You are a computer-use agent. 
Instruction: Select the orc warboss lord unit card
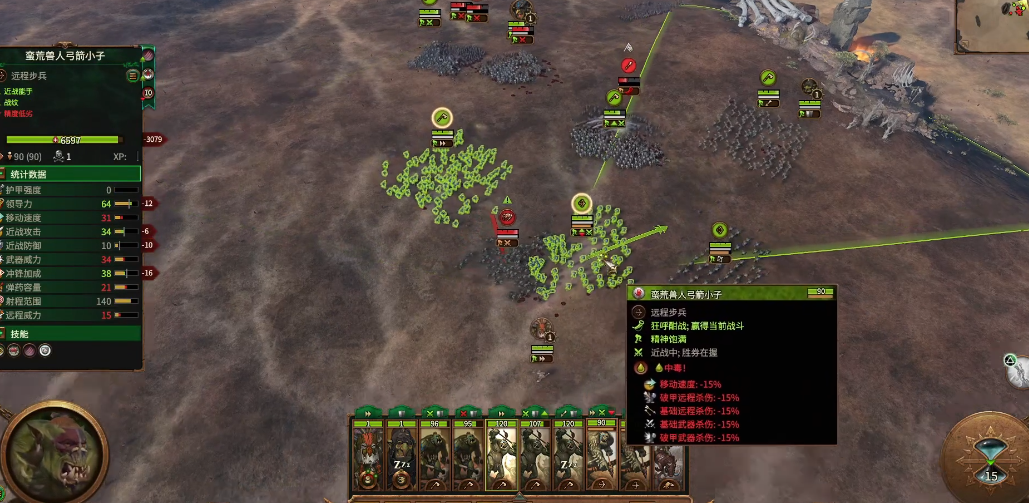[x=367, y=455]
